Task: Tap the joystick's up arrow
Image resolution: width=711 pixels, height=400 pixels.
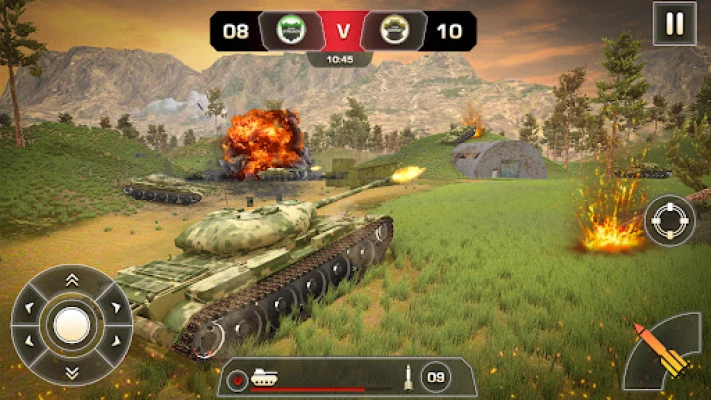Action: (x=71, y=280)
